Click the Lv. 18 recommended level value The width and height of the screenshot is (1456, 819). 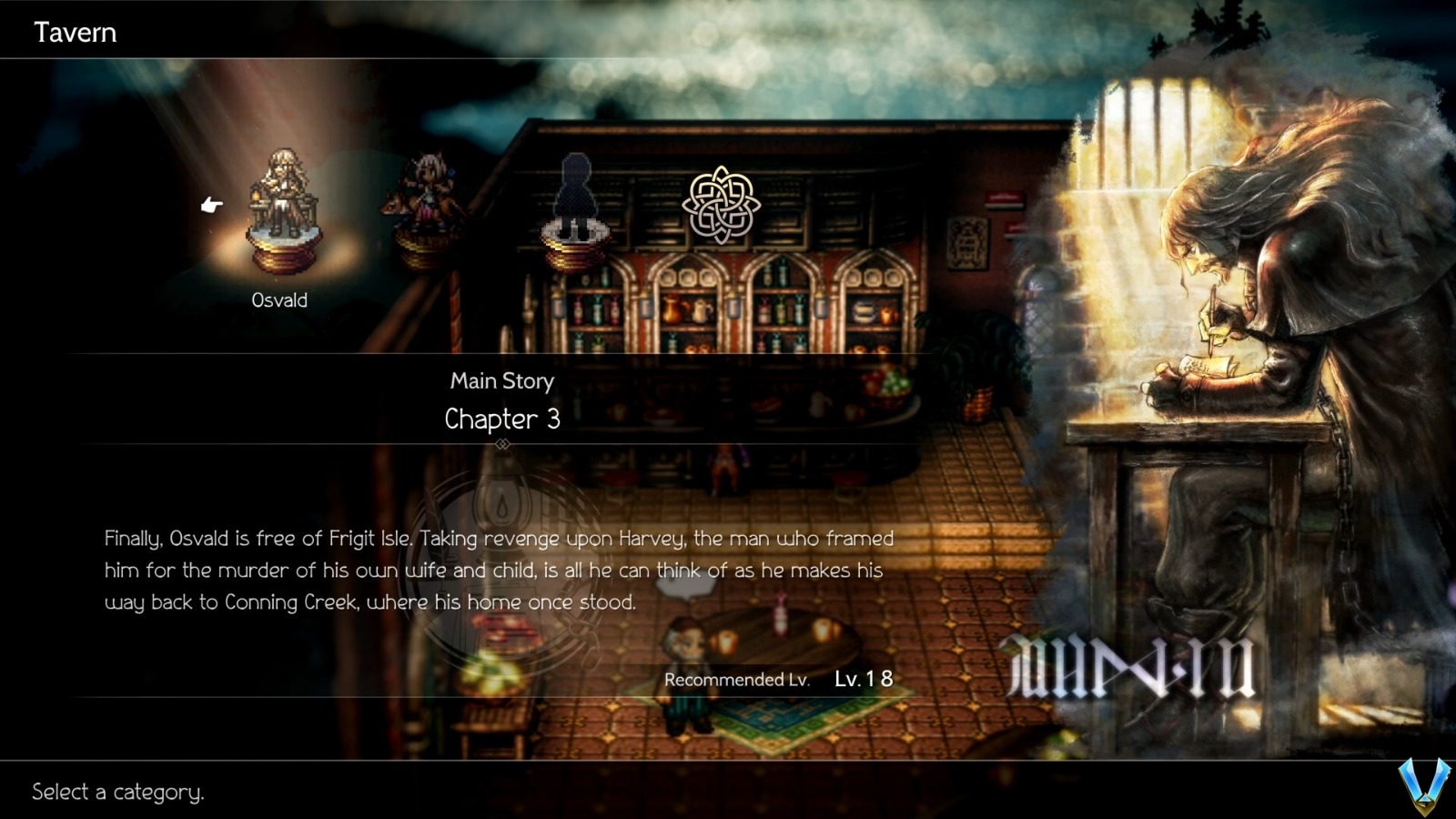click(862, 678)
